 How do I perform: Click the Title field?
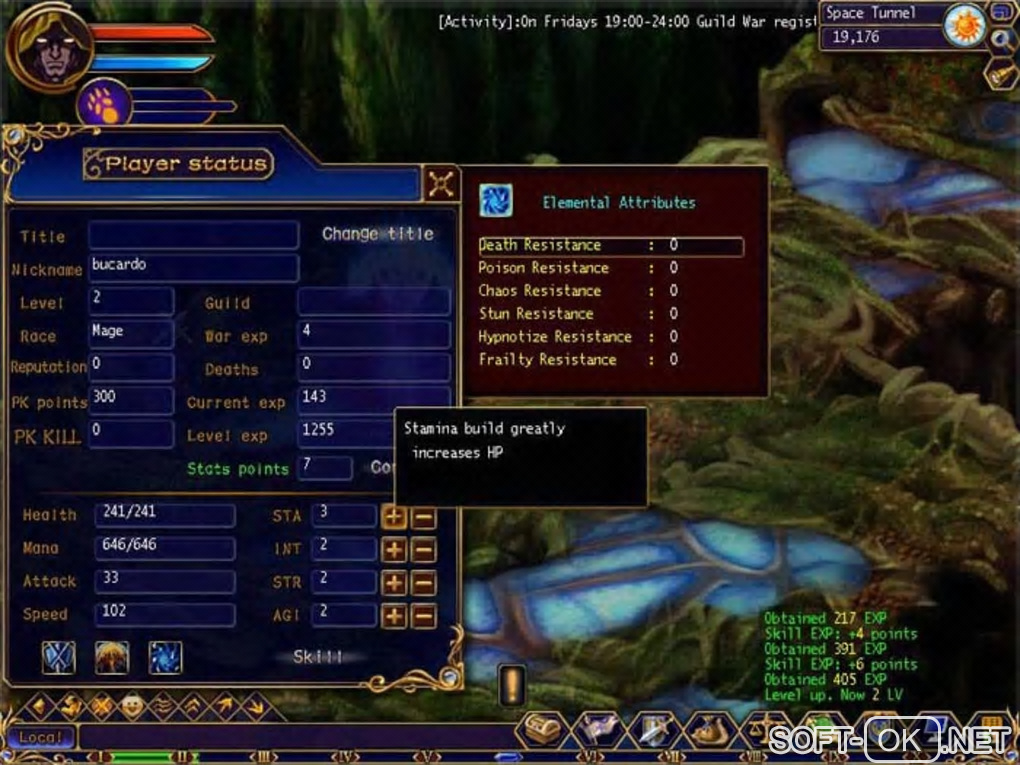coord(193,235)
